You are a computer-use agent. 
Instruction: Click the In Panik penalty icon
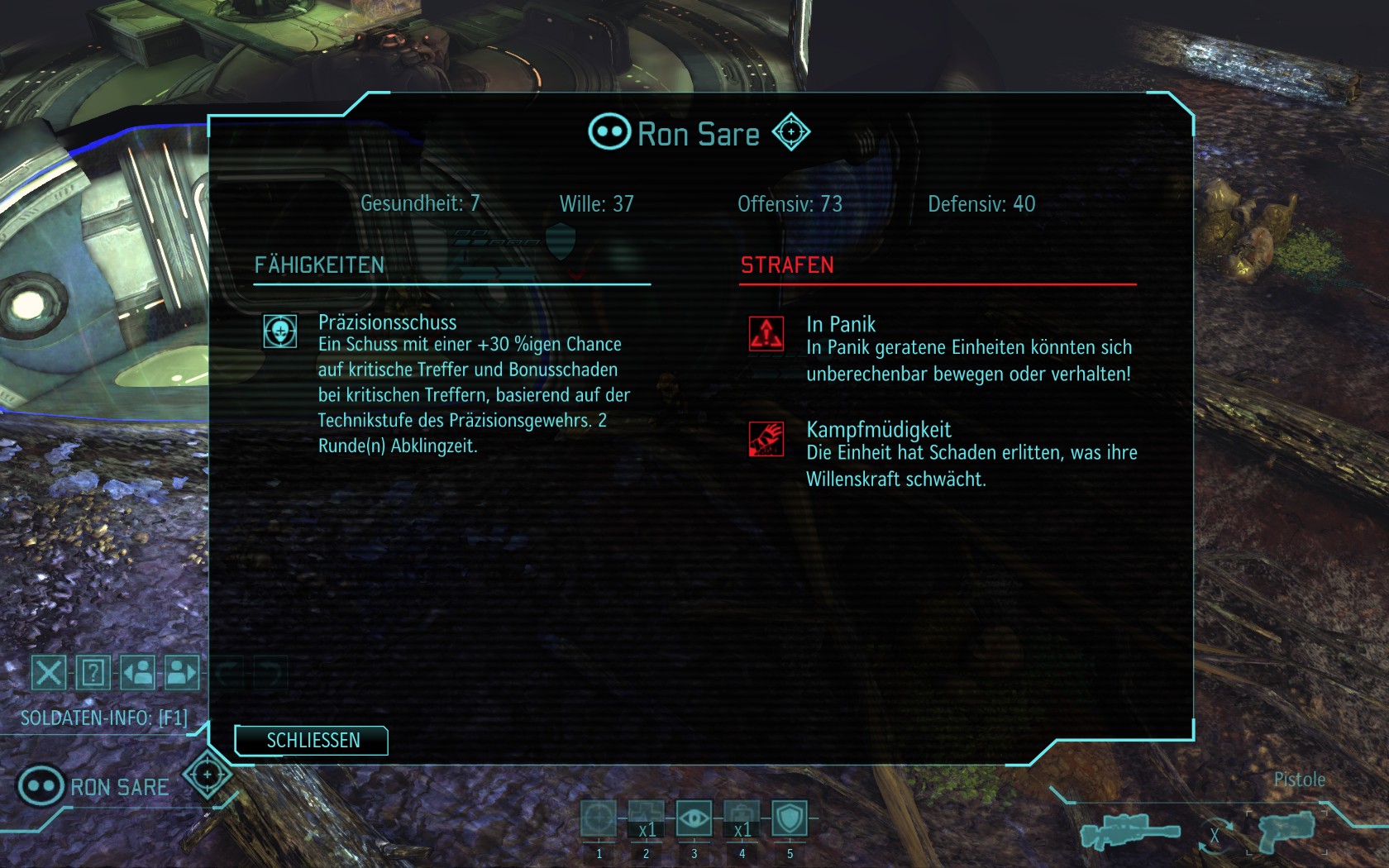coord(766,334)
